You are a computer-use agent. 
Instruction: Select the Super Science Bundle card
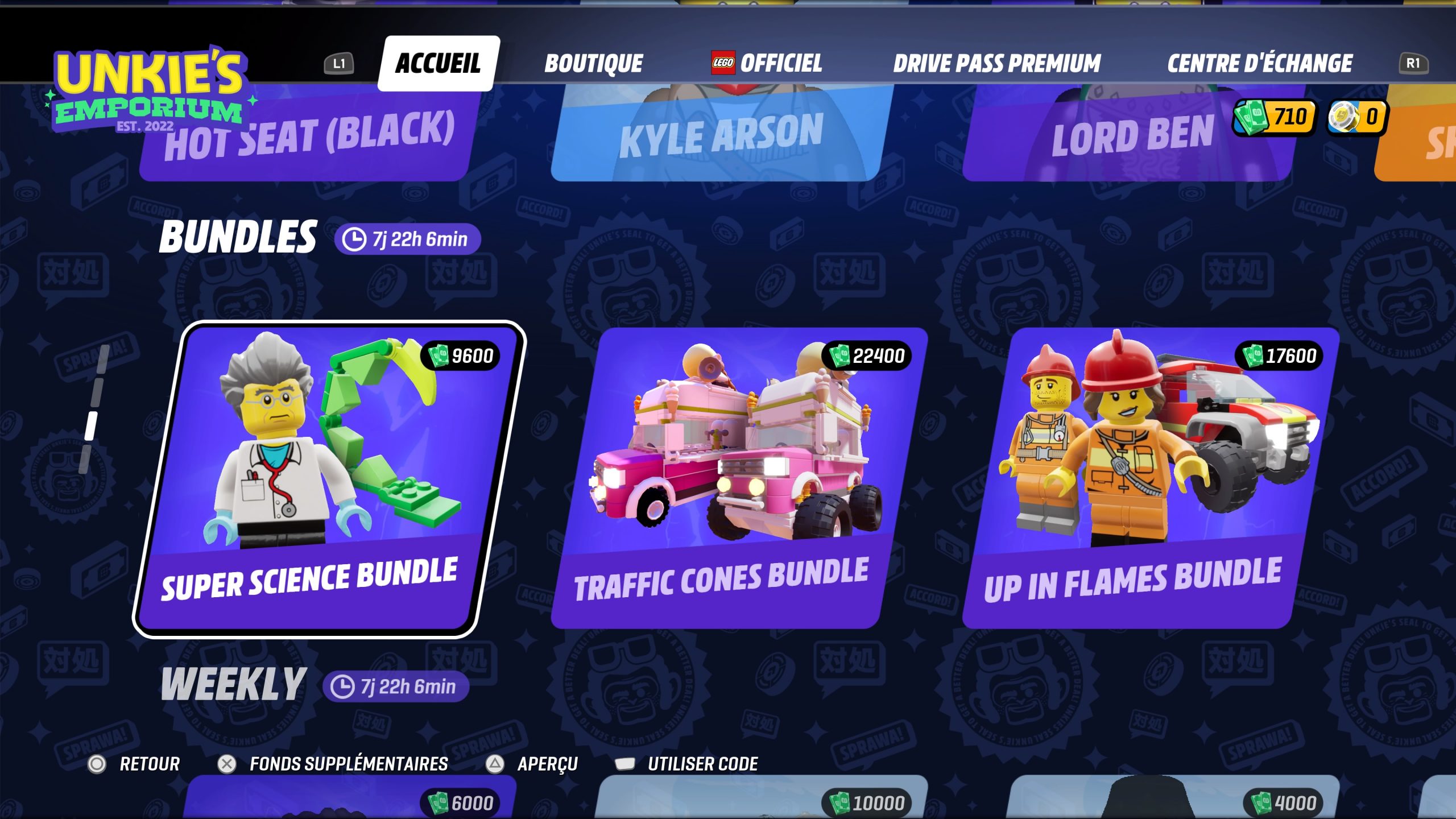[329, 479]
